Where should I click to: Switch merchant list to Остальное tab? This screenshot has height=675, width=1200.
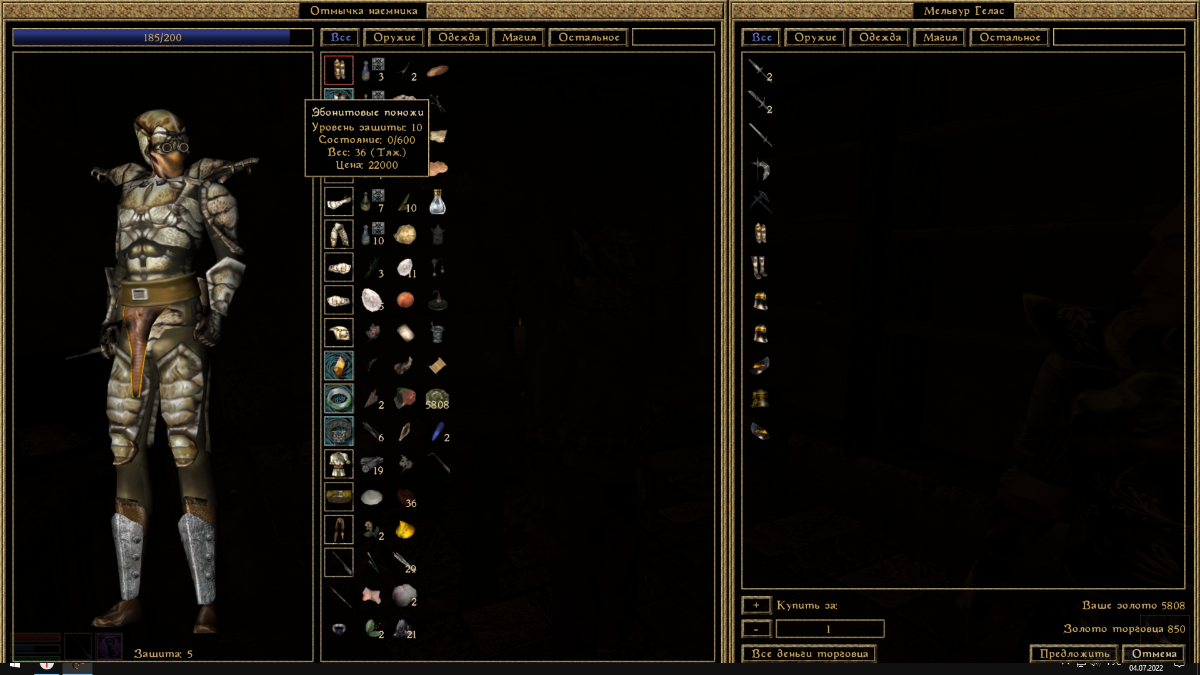click(x=1010, y=38)
